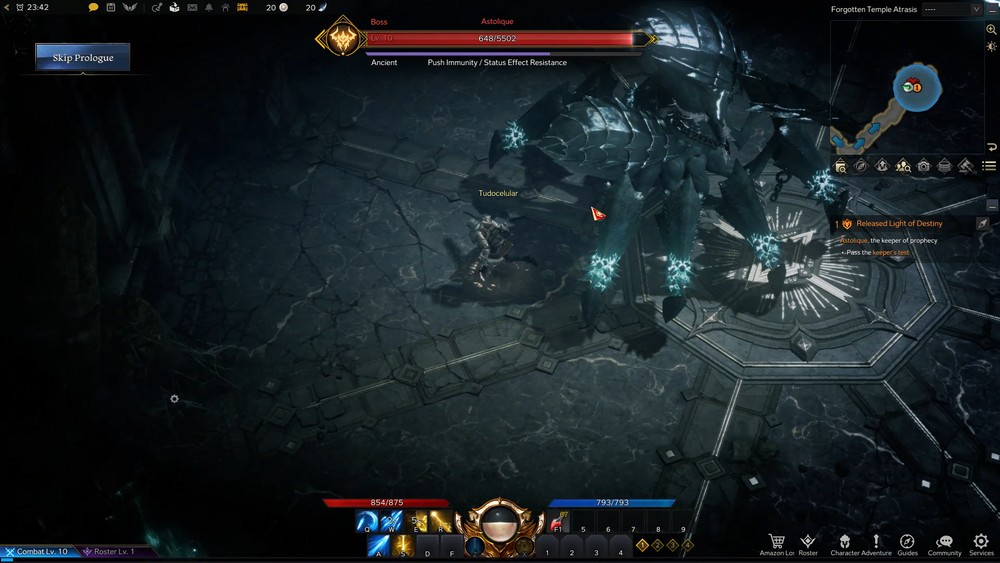Click the camera icon below the minimap
1000x563 pixels.
(x=924, y=166)
